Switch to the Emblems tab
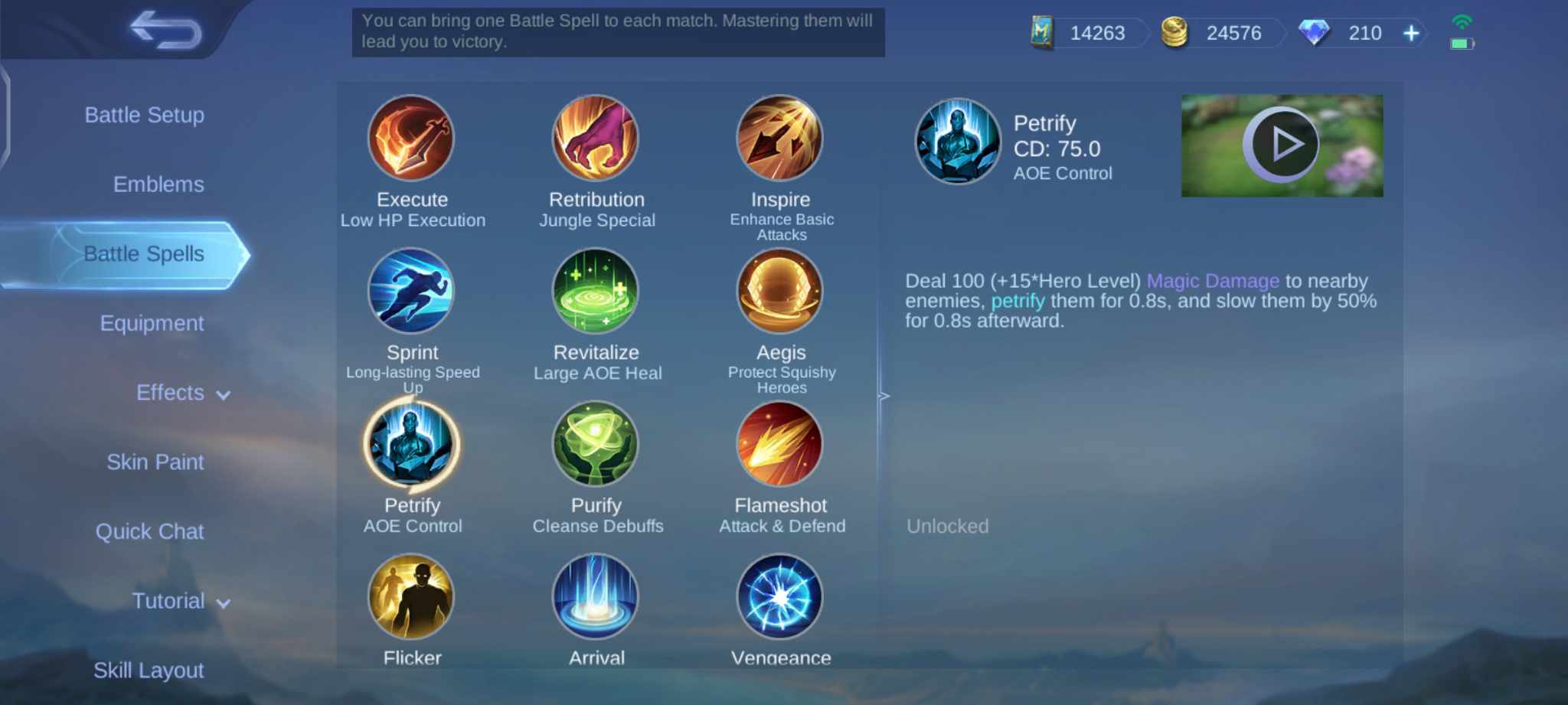 pos(158,184)
